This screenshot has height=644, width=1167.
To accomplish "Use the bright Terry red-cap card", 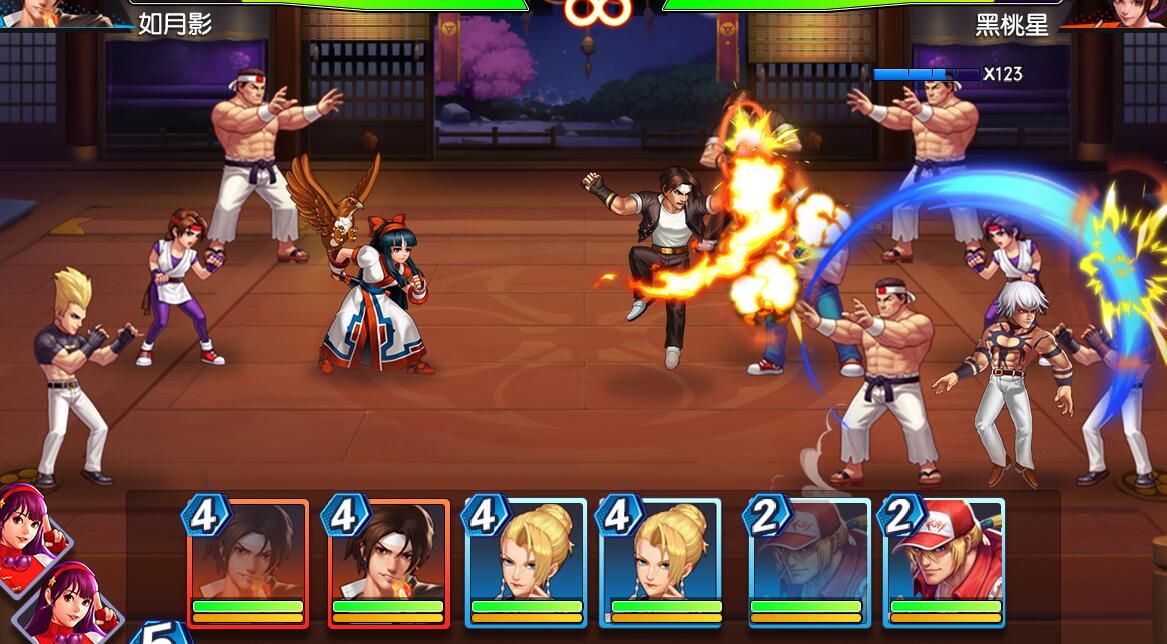I will click(x=944, y=562).
